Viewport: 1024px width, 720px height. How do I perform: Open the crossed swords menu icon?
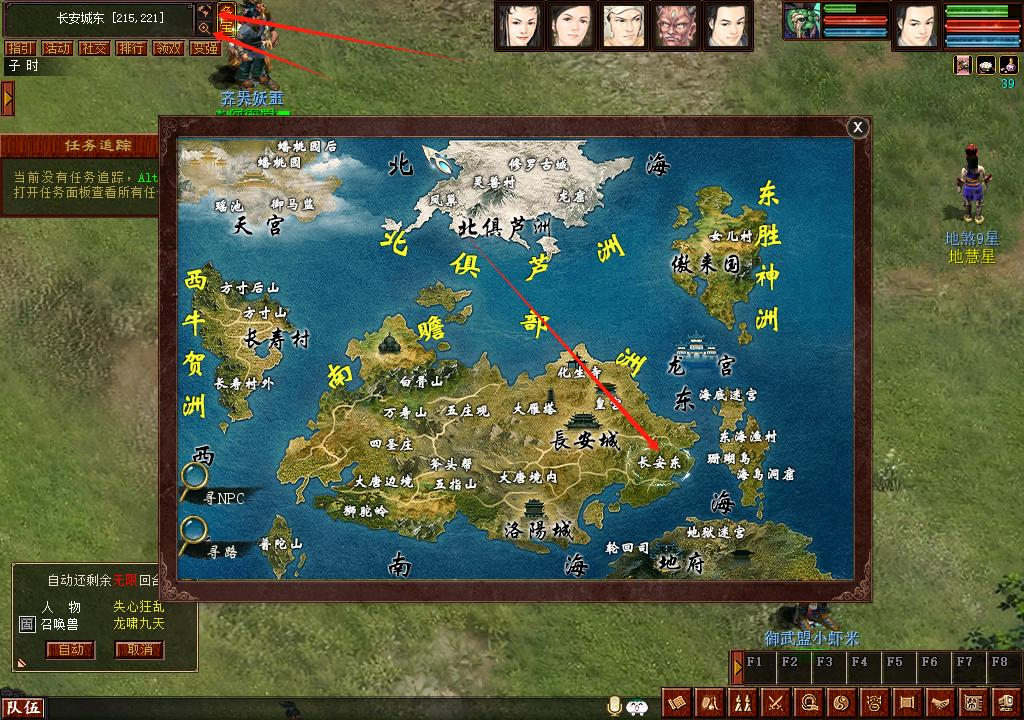(x=776, y=702)
